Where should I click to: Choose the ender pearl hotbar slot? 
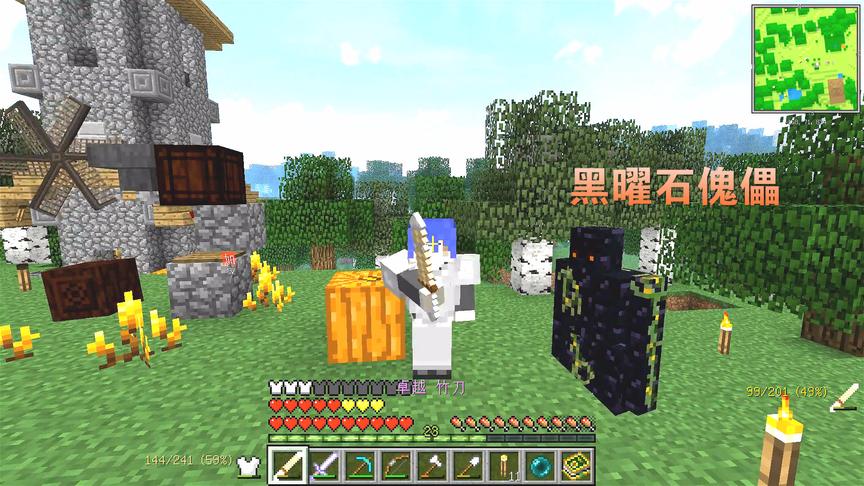coord(539,465)
